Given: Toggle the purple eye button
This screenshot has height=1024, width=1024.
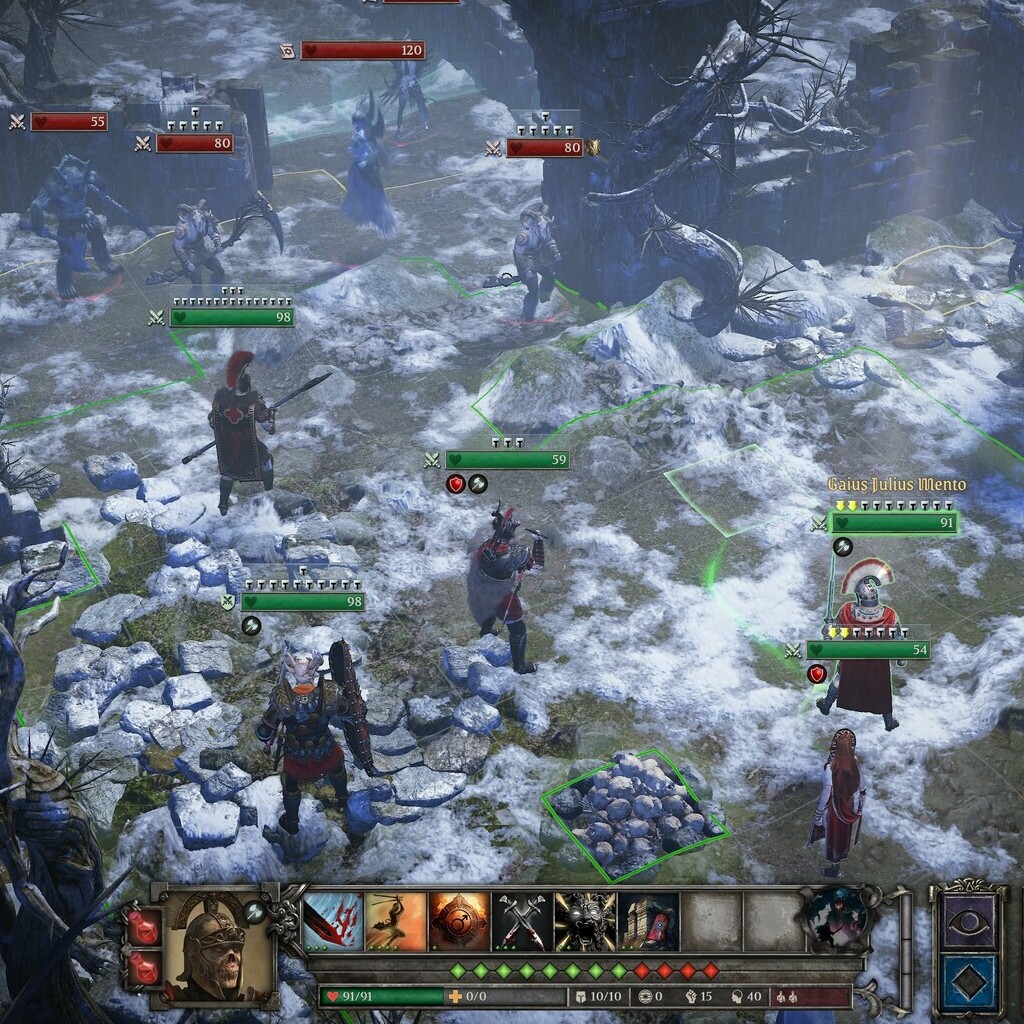Looking at the screenshot, I should click(969, 921).
